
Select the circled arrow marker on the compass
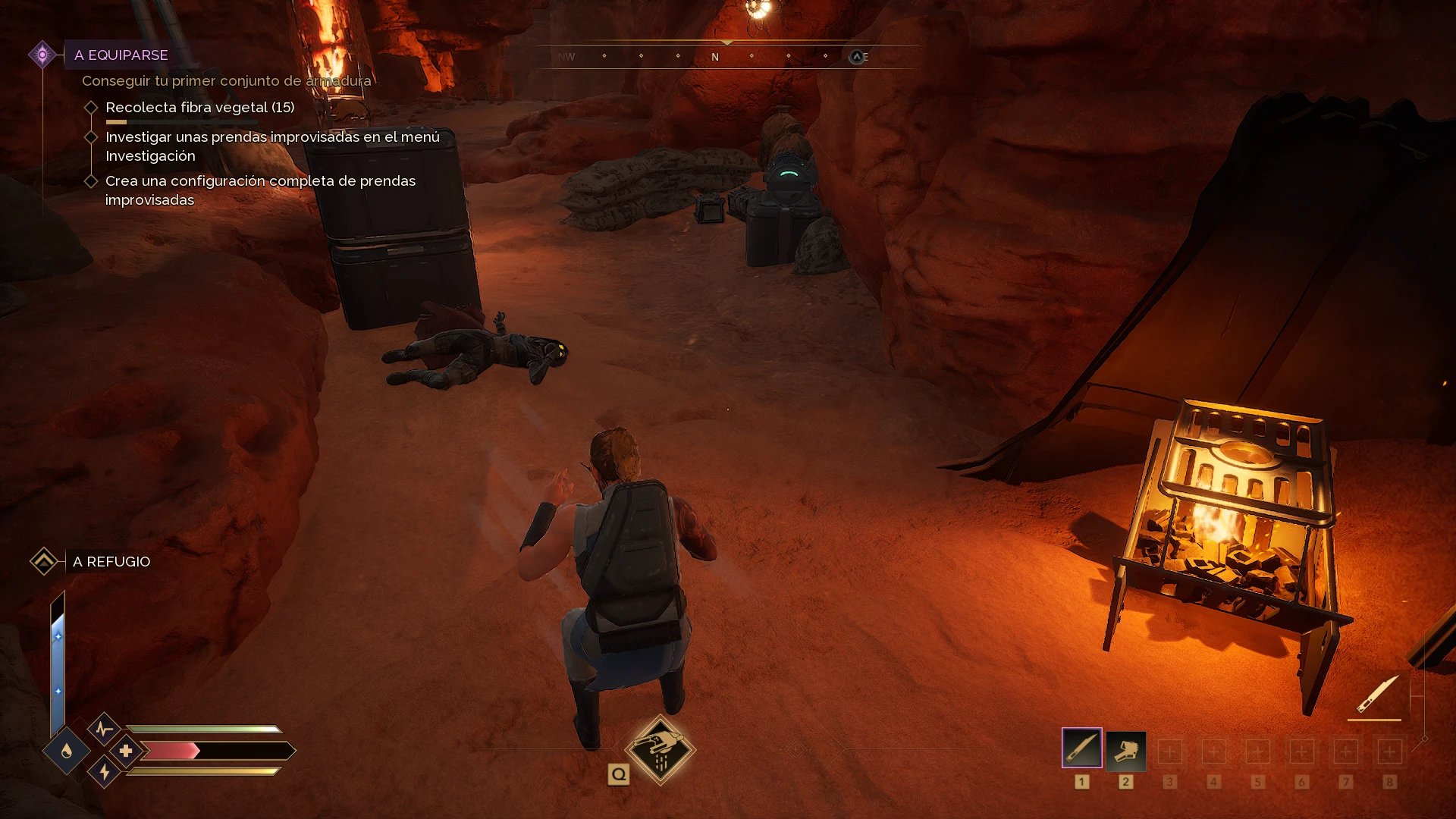[x=857, y=57]
